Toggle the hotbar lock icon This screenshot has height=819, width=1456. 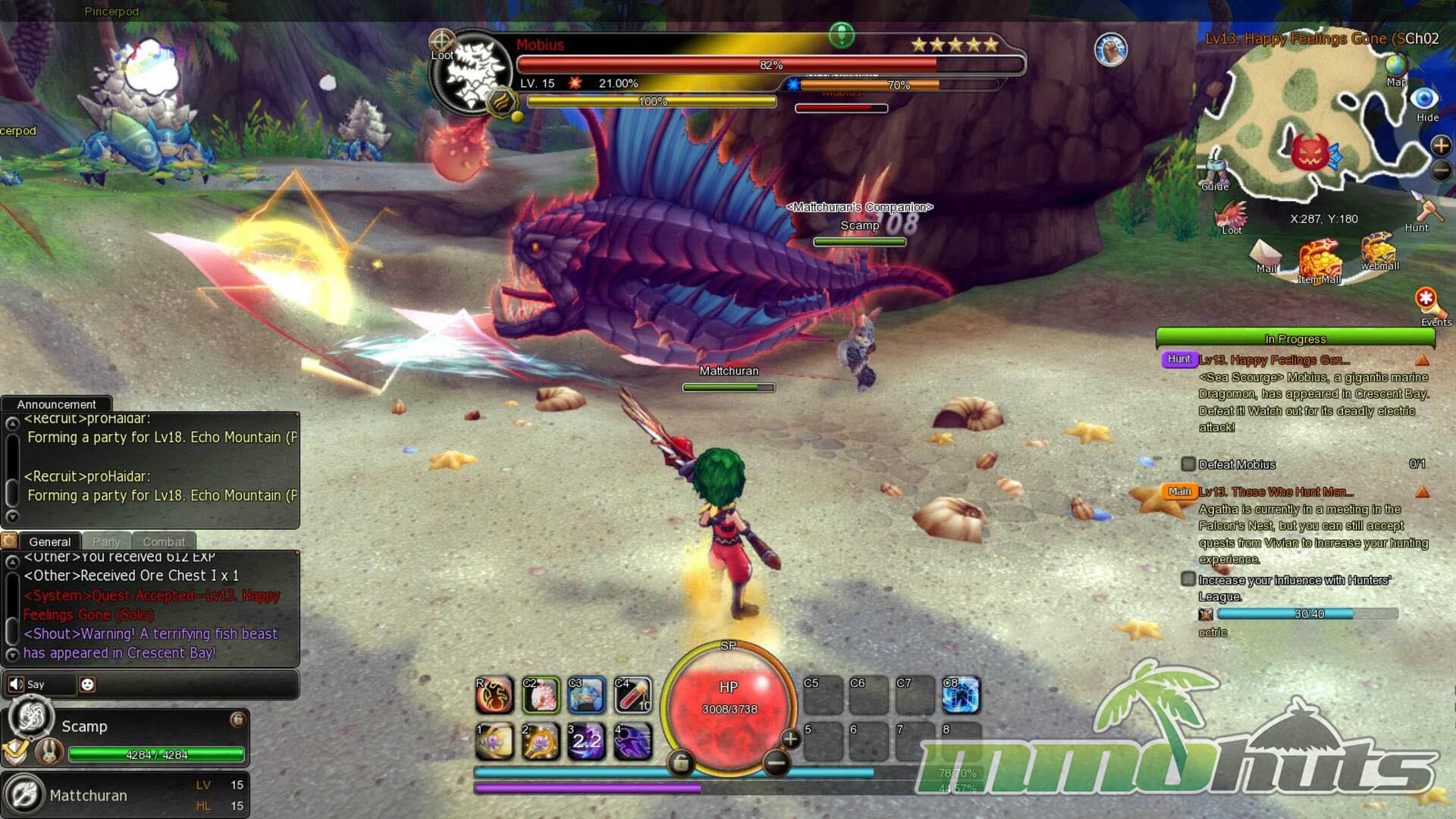[680, 763]
